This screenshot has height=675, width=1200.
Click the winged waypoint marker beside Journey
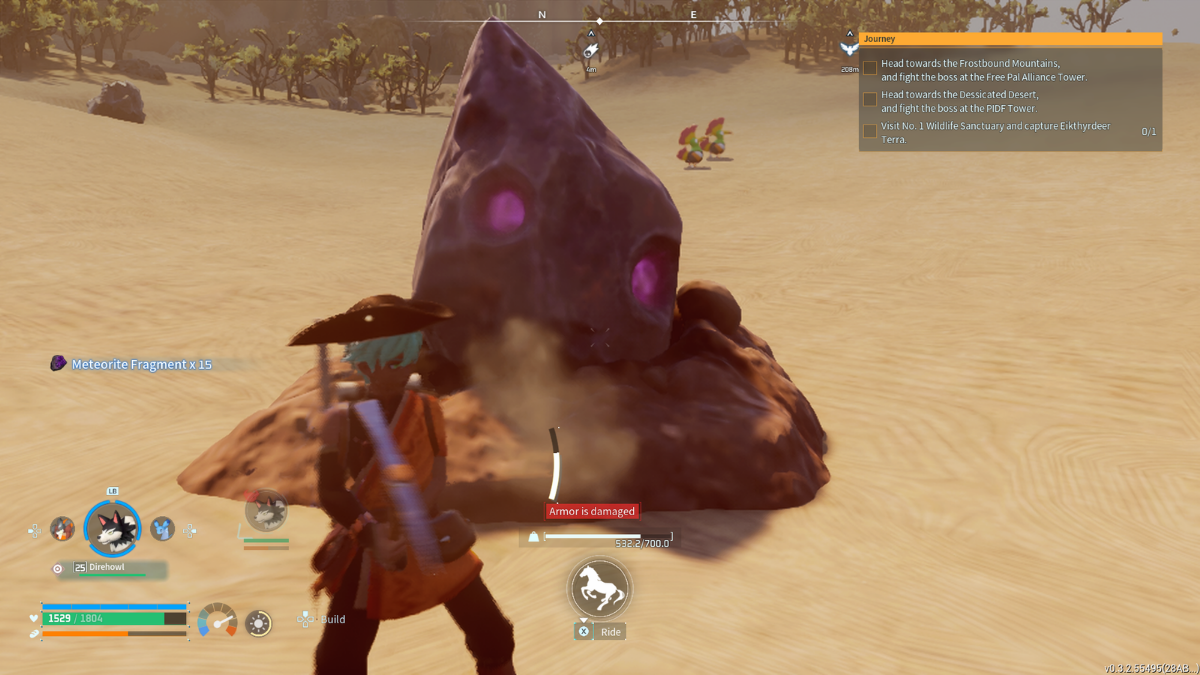pyautogui.click(x=849, y=48)
